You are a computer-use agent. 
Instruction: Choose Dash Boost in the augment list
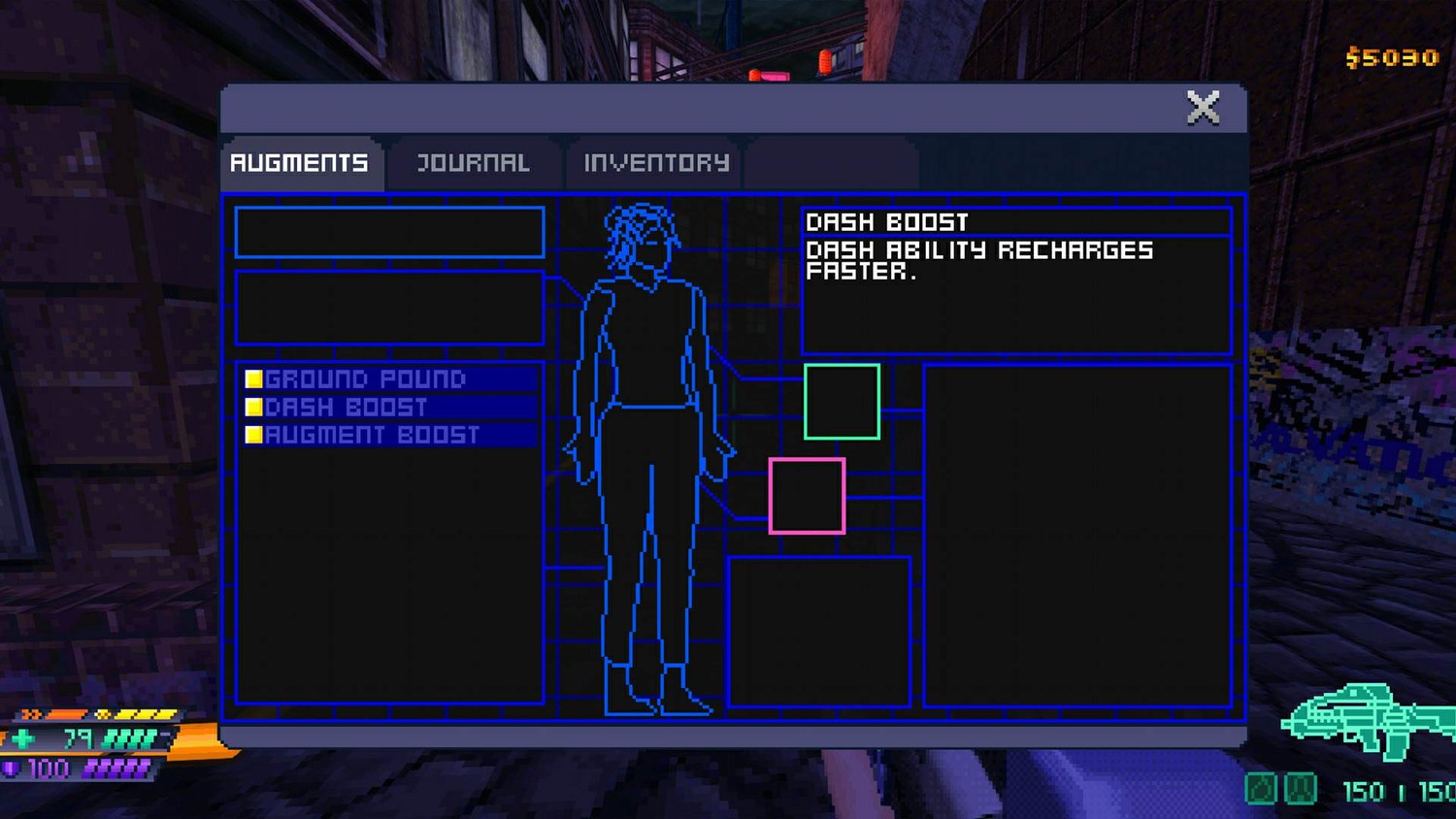(x=346, y=407)
